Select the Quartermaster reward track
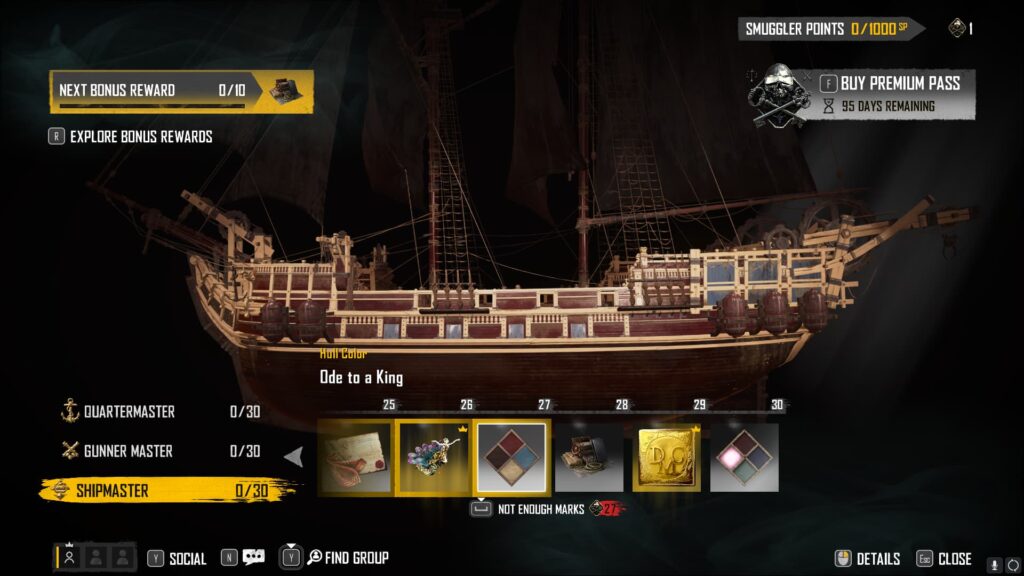Viewport: 1024px width, 576px height. pyautogui.click(x=130, y=411)
